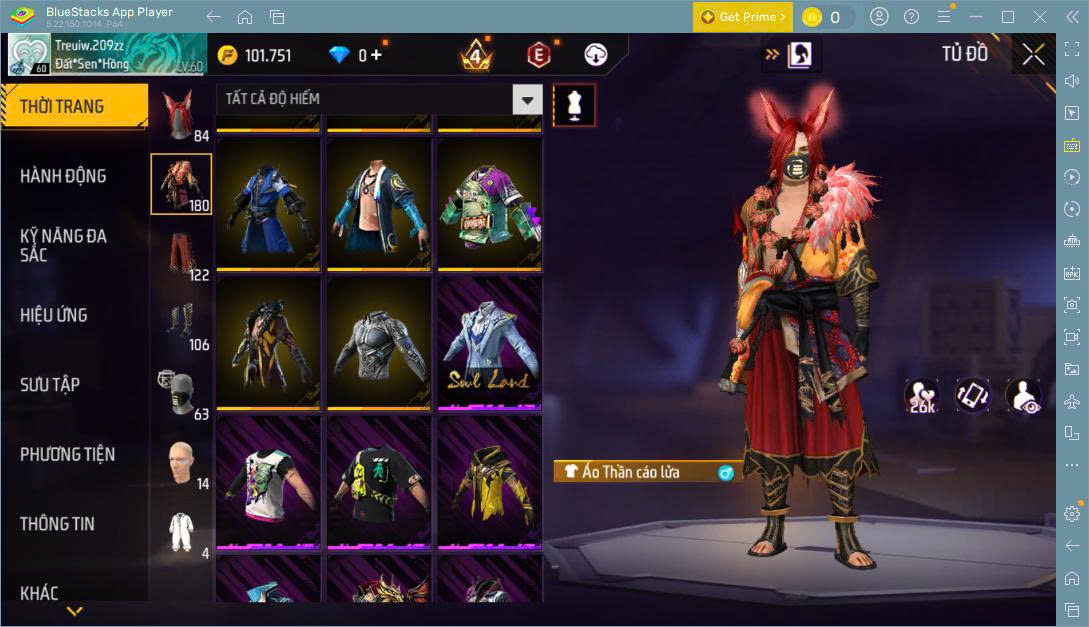This screenshot has height=627, width=1089.
Task: Show the PHƯƠNG TIỆN category
Action: [x=67, y=454]
